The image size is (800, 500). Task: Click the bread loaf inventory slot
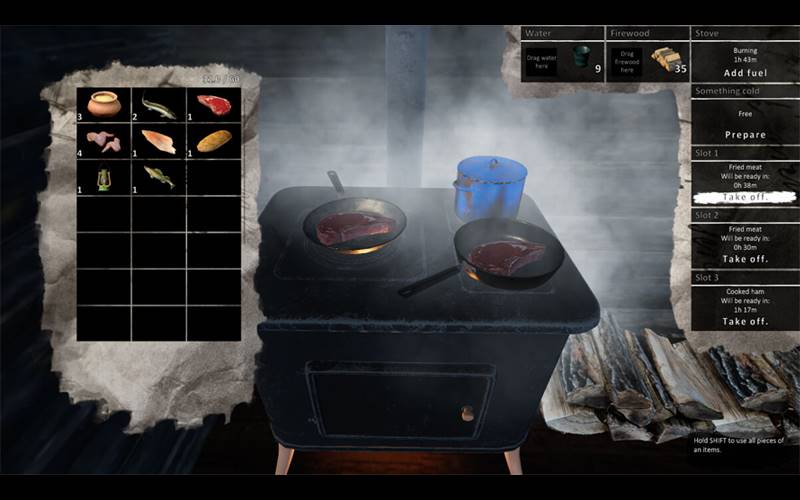(x=214, y=141)
